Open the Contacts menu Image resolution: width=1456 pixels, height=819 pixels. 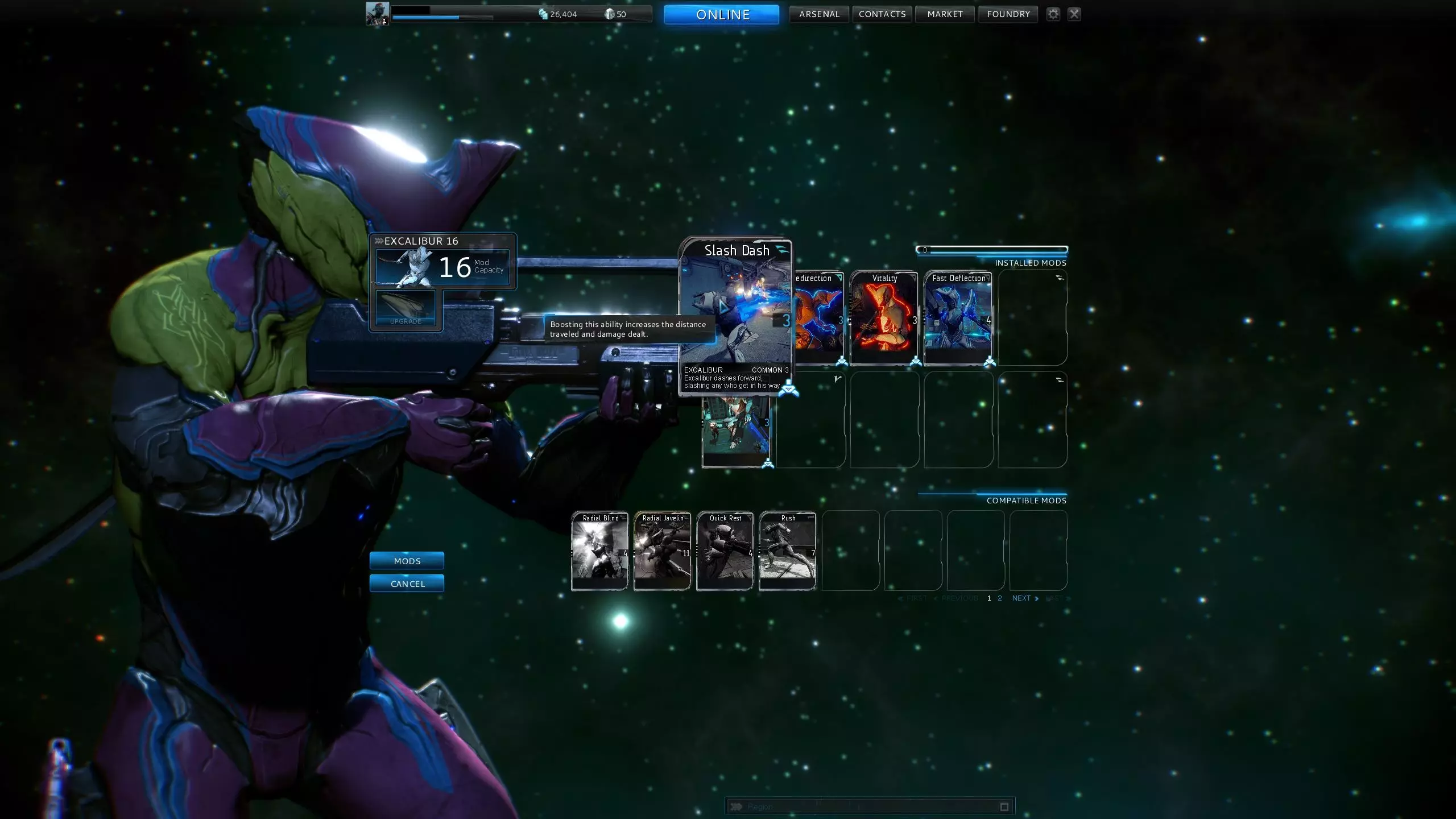point(882,14)
